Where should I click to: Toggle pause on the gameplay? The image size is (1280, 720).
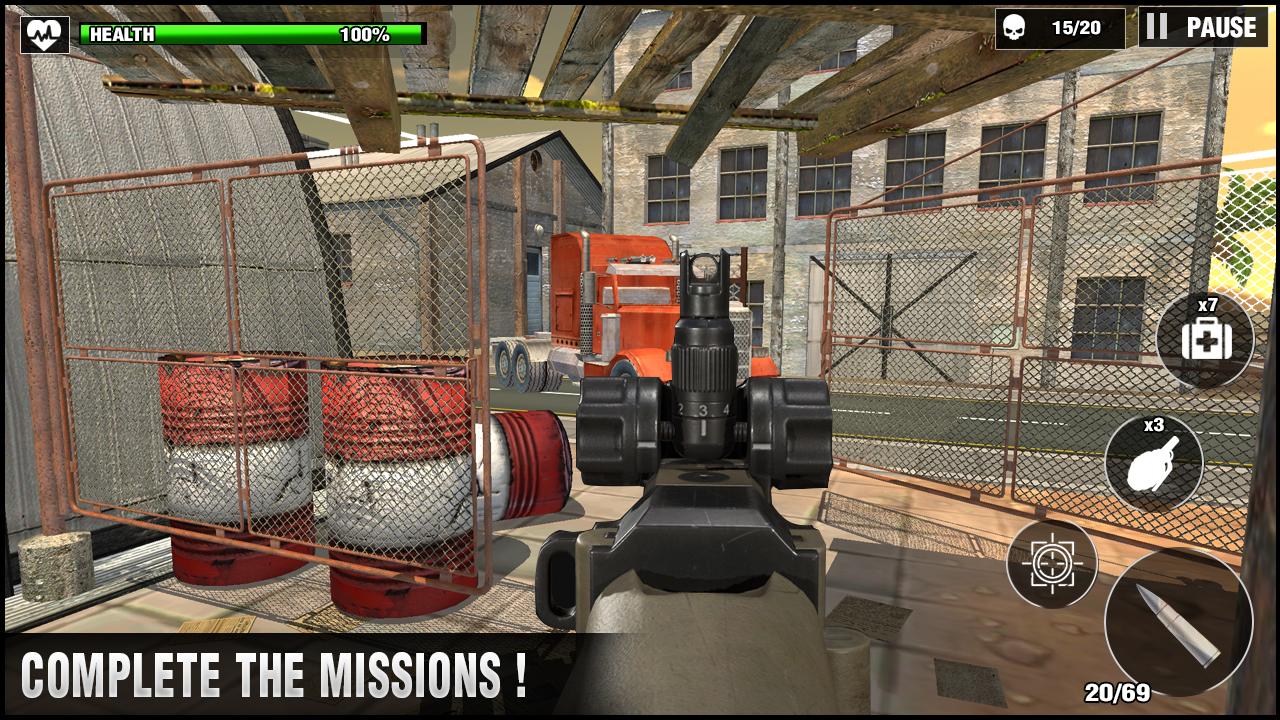[1205, 27]
